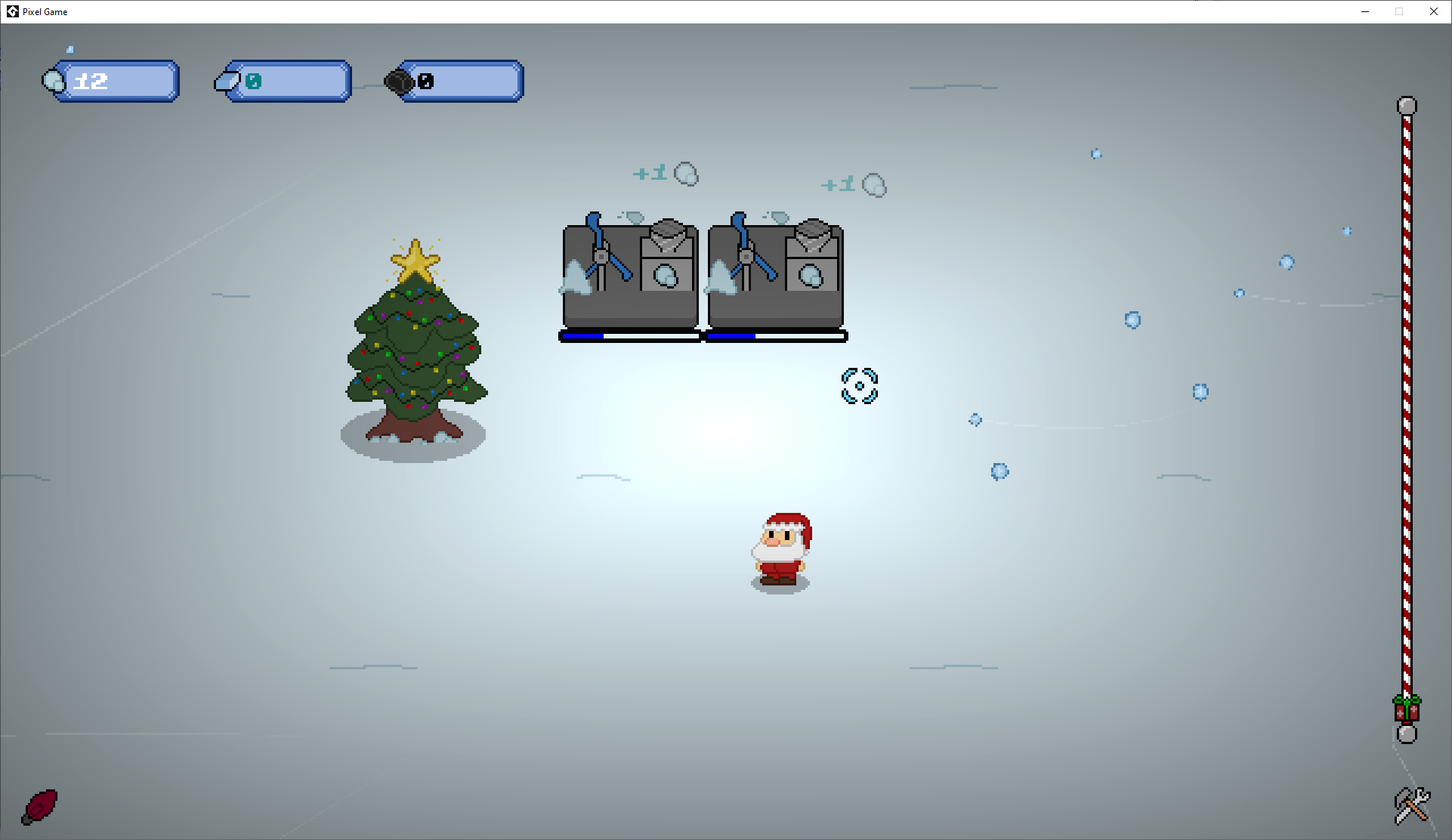The image size is (1452, 840).
Task: Click the snowball counter icon
Action: pos(54,81)
